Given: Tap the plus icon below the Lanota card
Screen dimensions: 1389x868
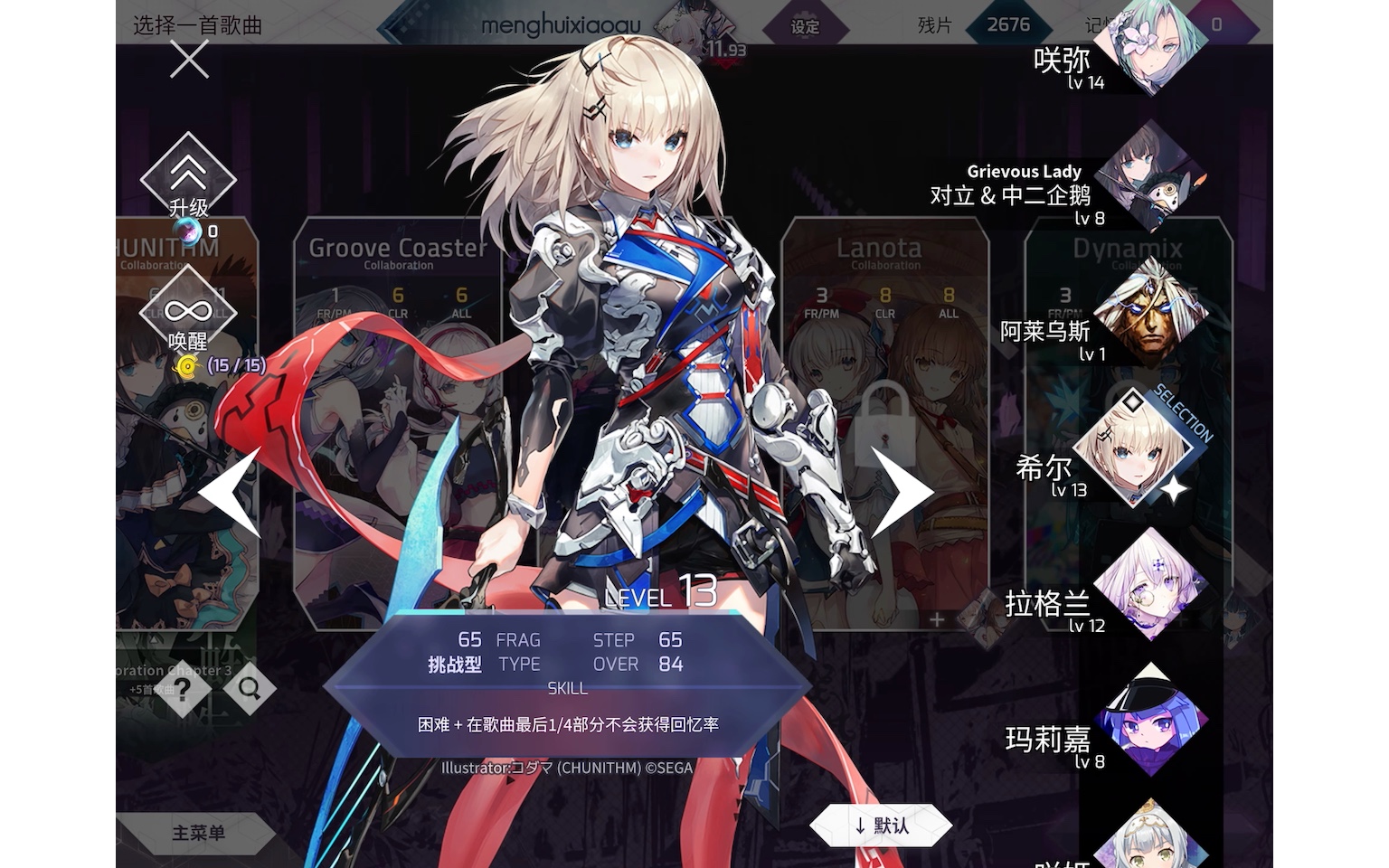Looking at the screenshot, I should coord(936,618).
